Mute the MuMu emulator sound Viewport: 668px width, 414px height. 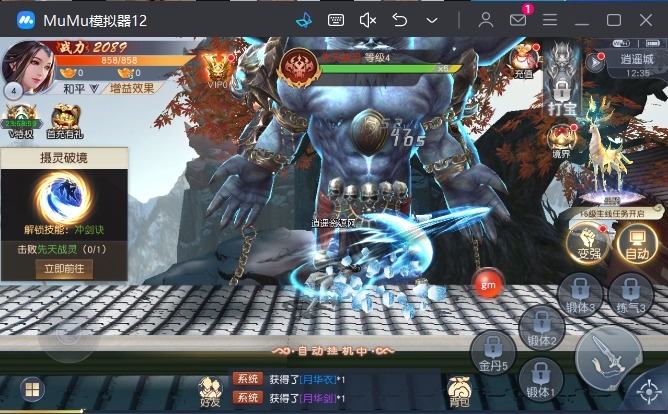pyautogui.click(x=367, y=20)
